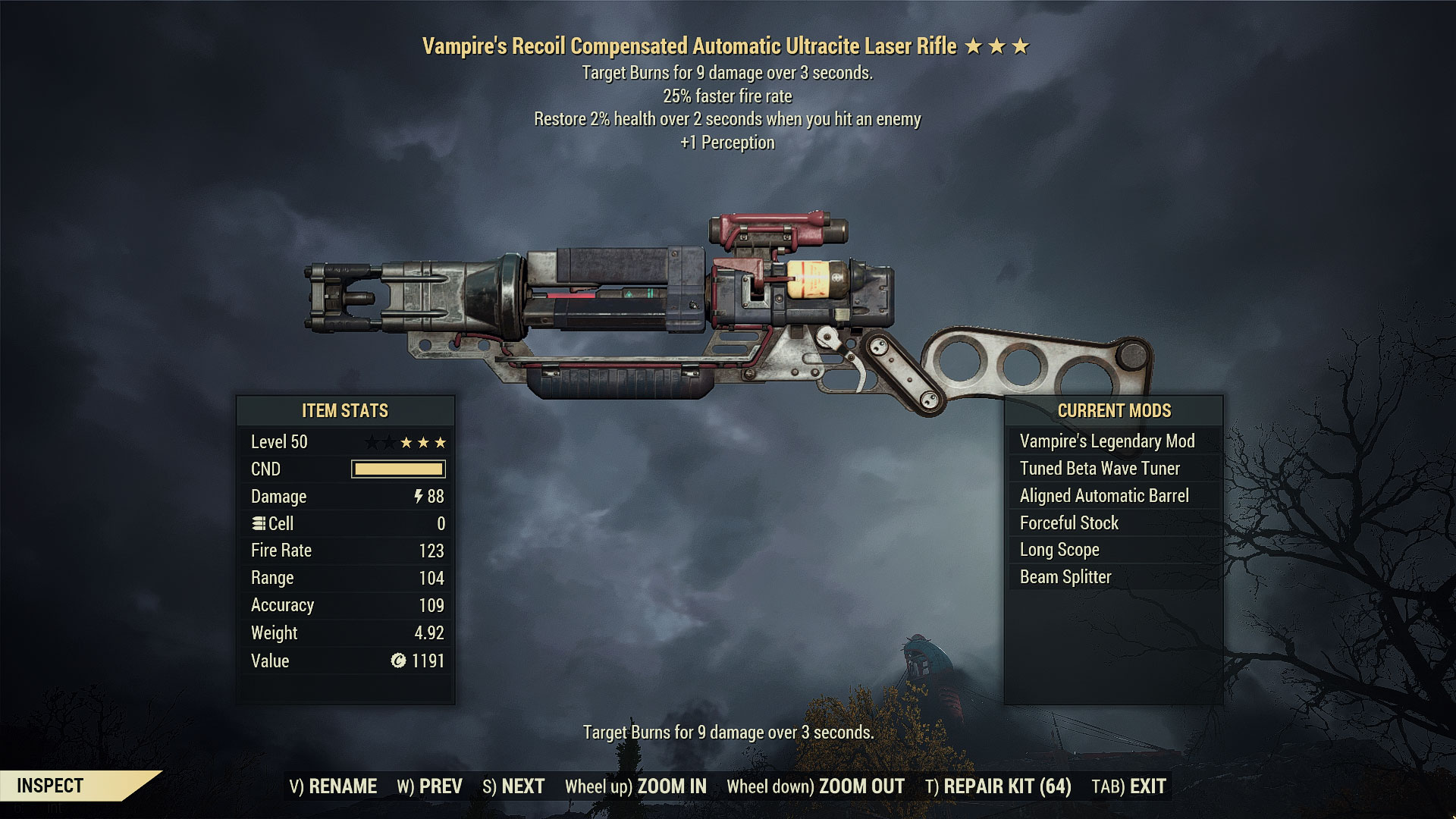Image resolution: width=1456 pixels, height=819 pixels.
Task: Select Vampire's Legendary Mod entry
Action: [1107, 441]
